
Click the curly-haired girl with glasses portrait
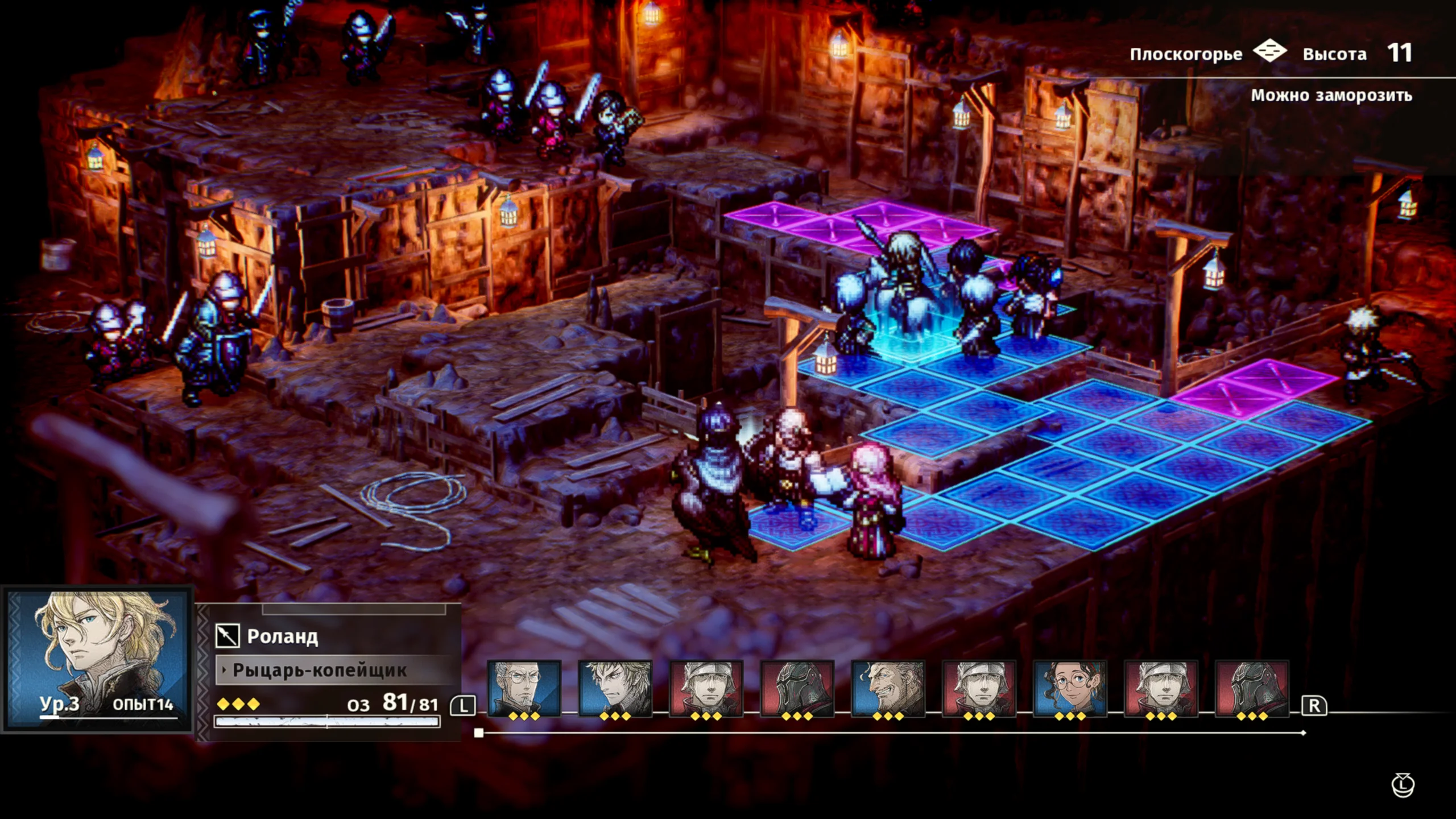coord(1070,688)
